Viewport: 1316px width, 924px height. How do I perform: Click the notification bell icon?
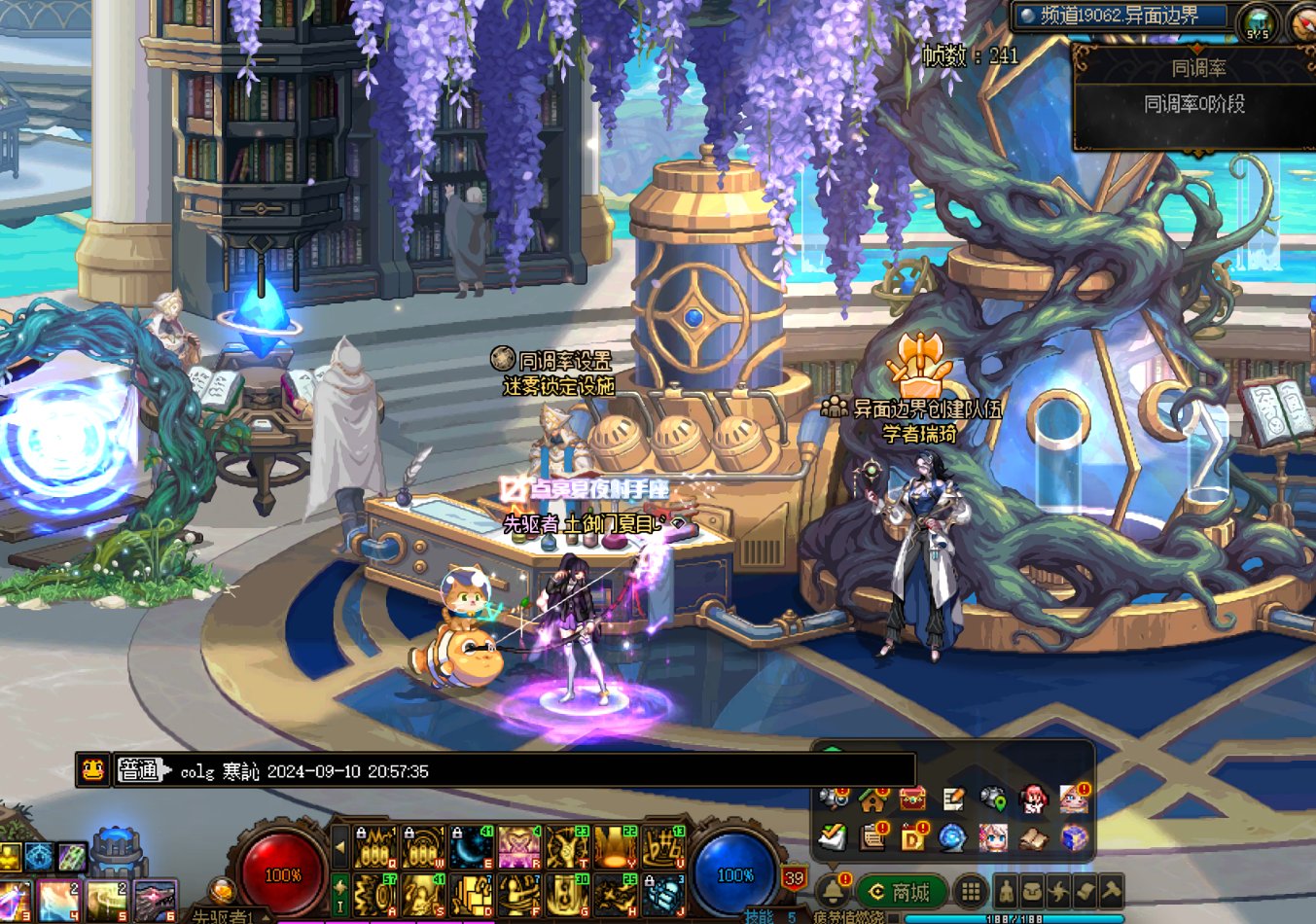coord(833,890)
